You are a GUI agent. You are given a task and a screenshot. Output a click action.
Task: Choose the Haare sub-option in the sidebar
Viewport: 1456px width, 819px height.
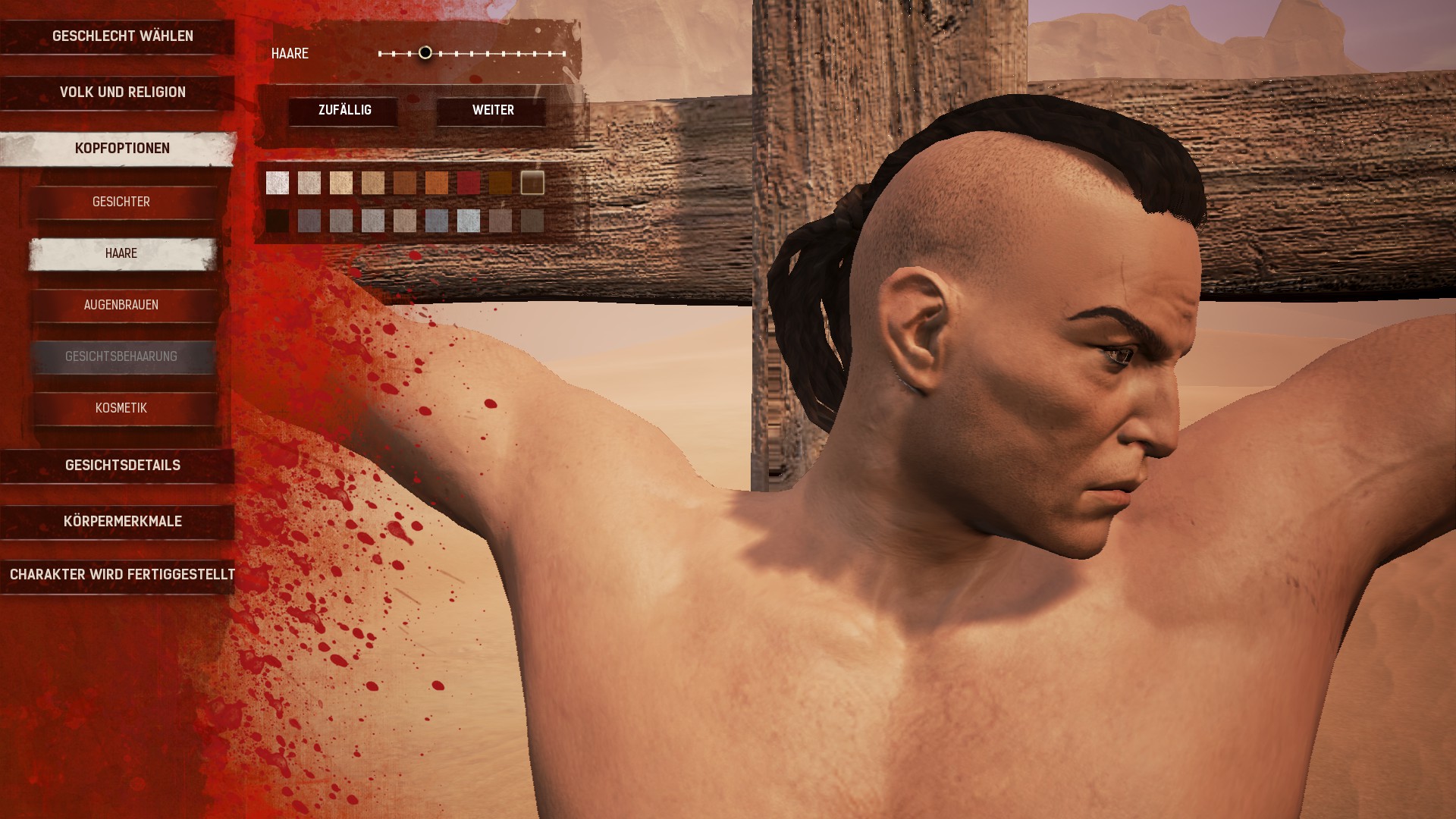(x=121, y=253)
